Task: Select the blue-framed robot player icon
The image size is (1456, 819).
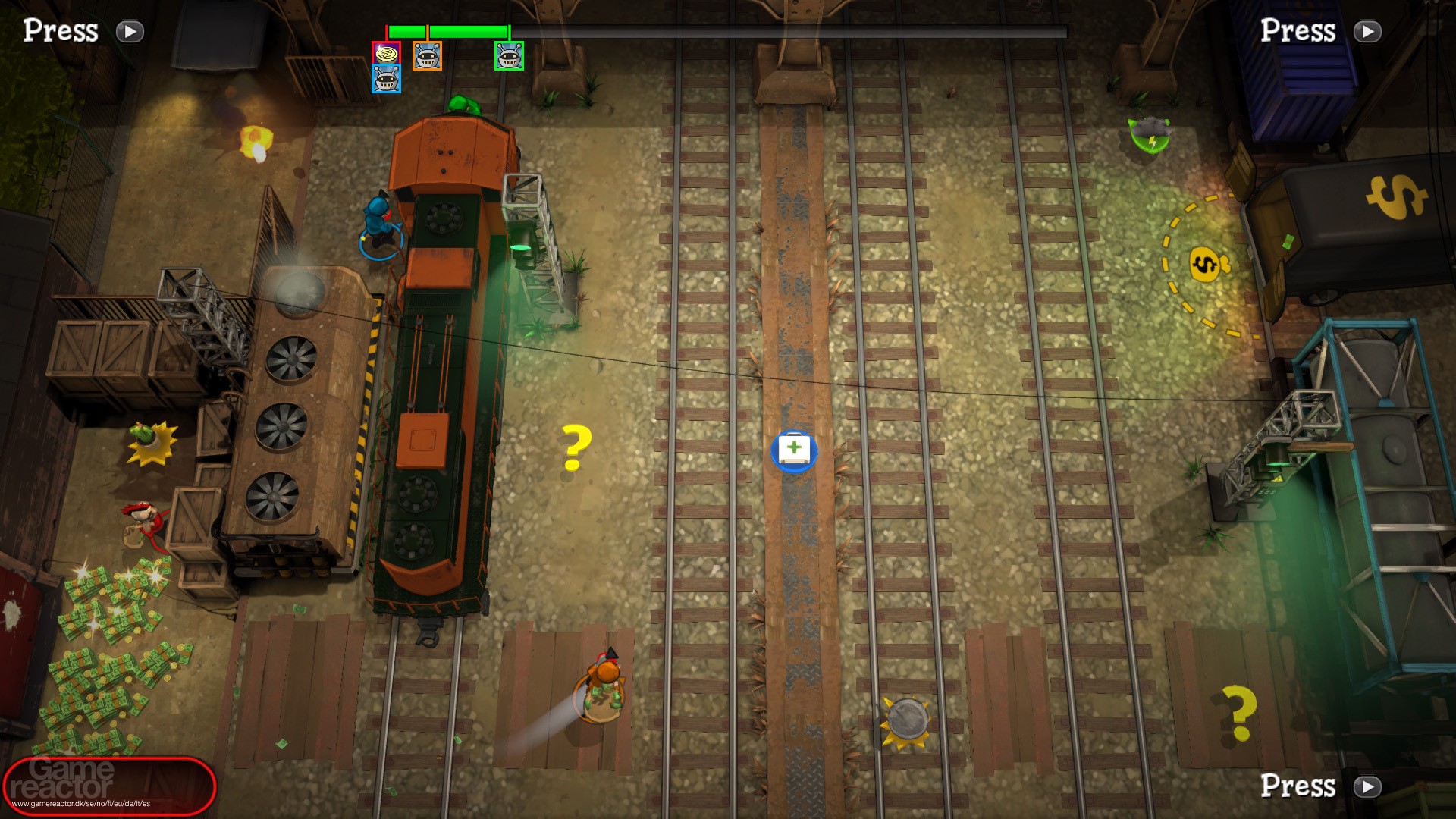Action: [x=386, y=79]
